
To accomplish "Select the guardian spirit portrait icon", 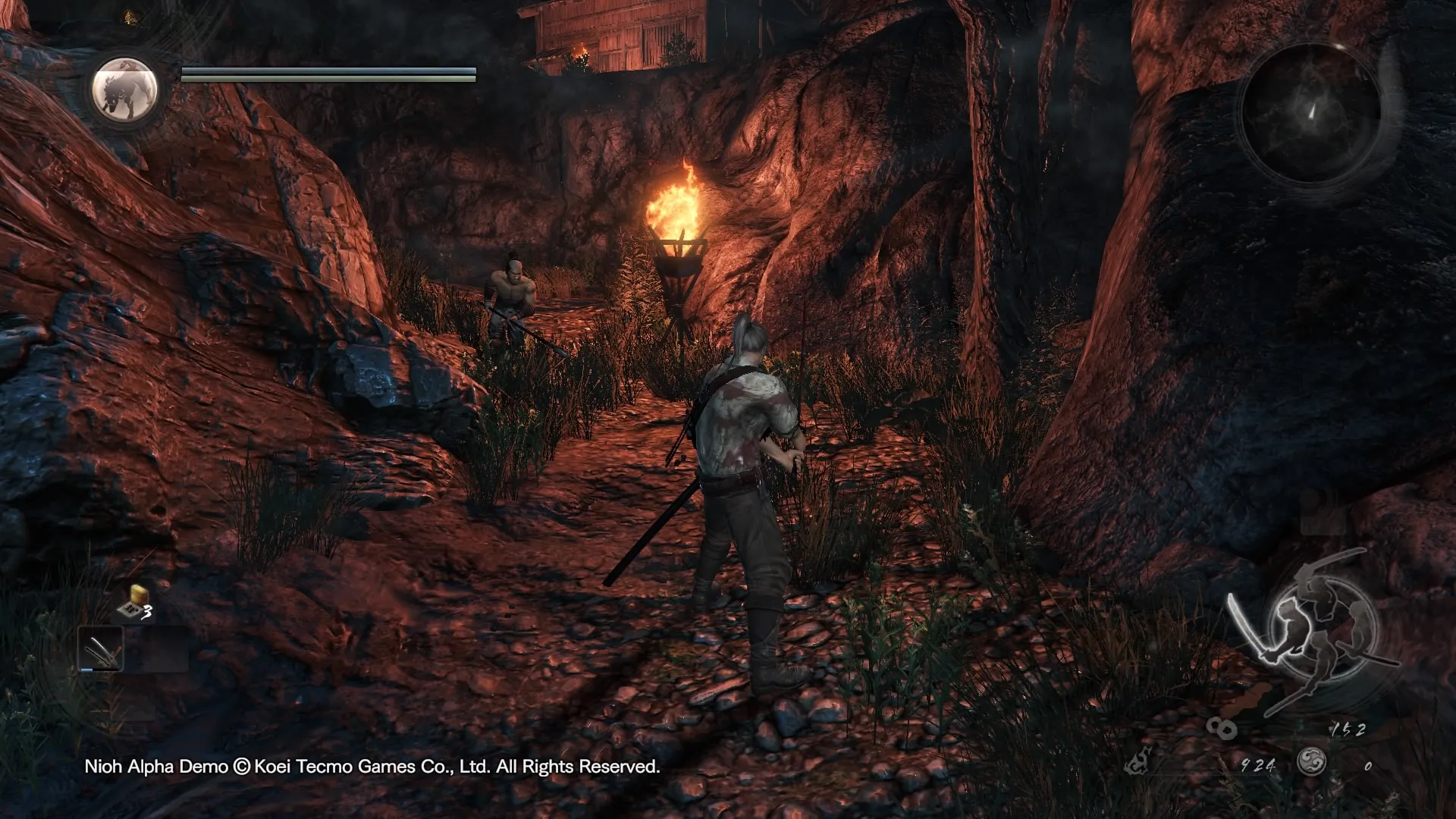I will pyautogui.click(x=125, y=89).
